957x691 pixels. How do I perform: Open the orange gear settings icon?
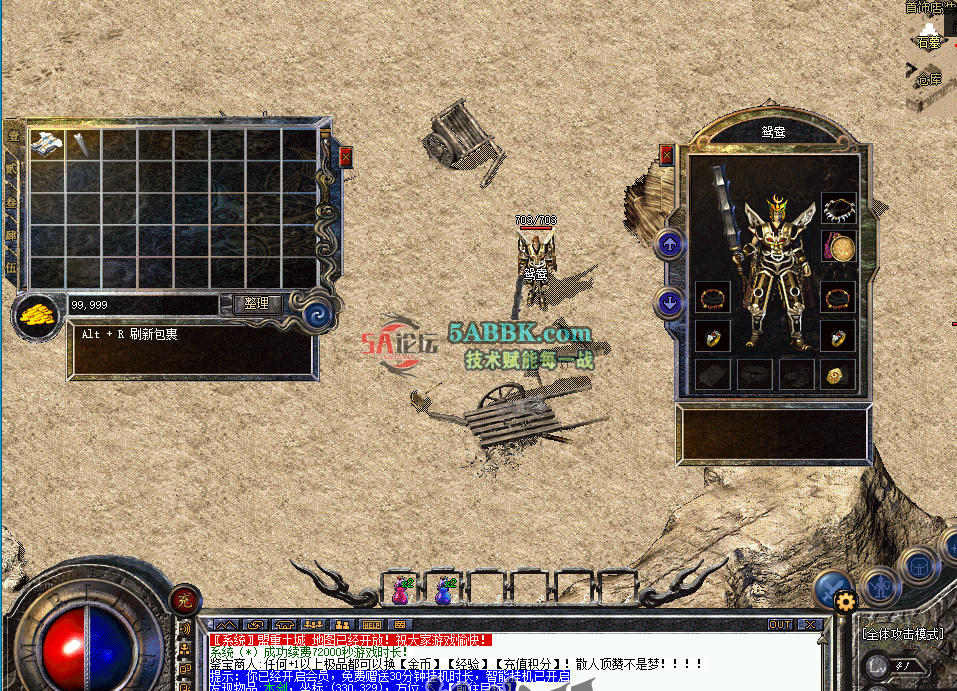pyautogui.click(x=846, y=601)
